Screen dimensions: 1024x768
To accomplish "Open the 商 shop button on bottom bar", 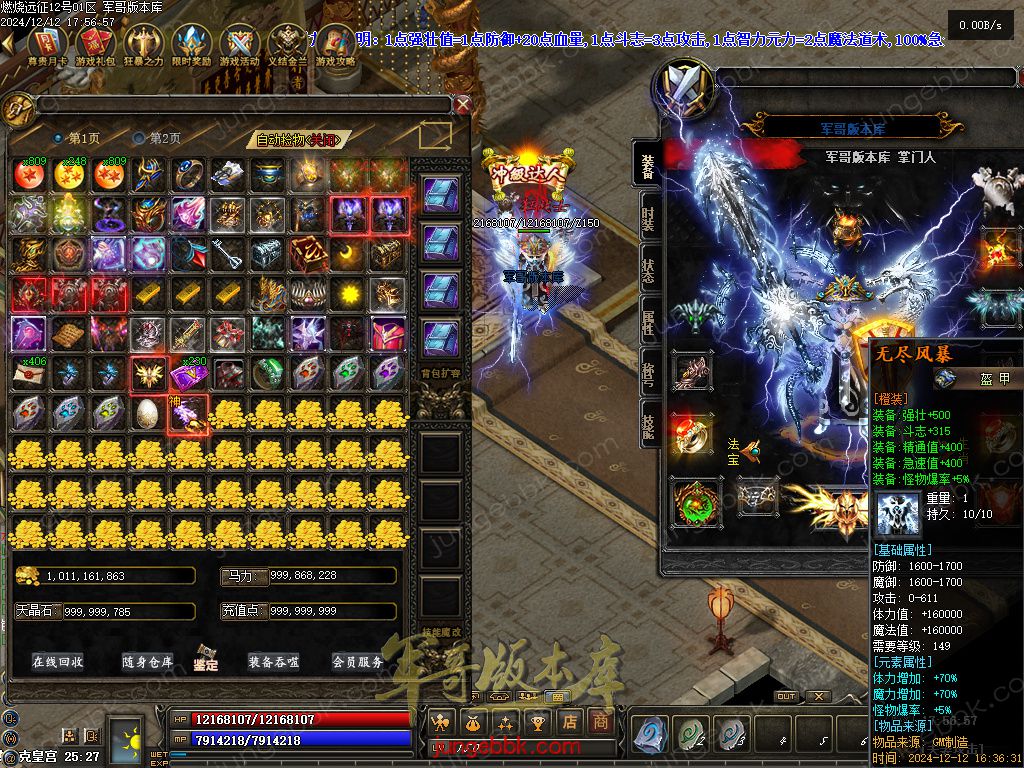I will point(599,720).
